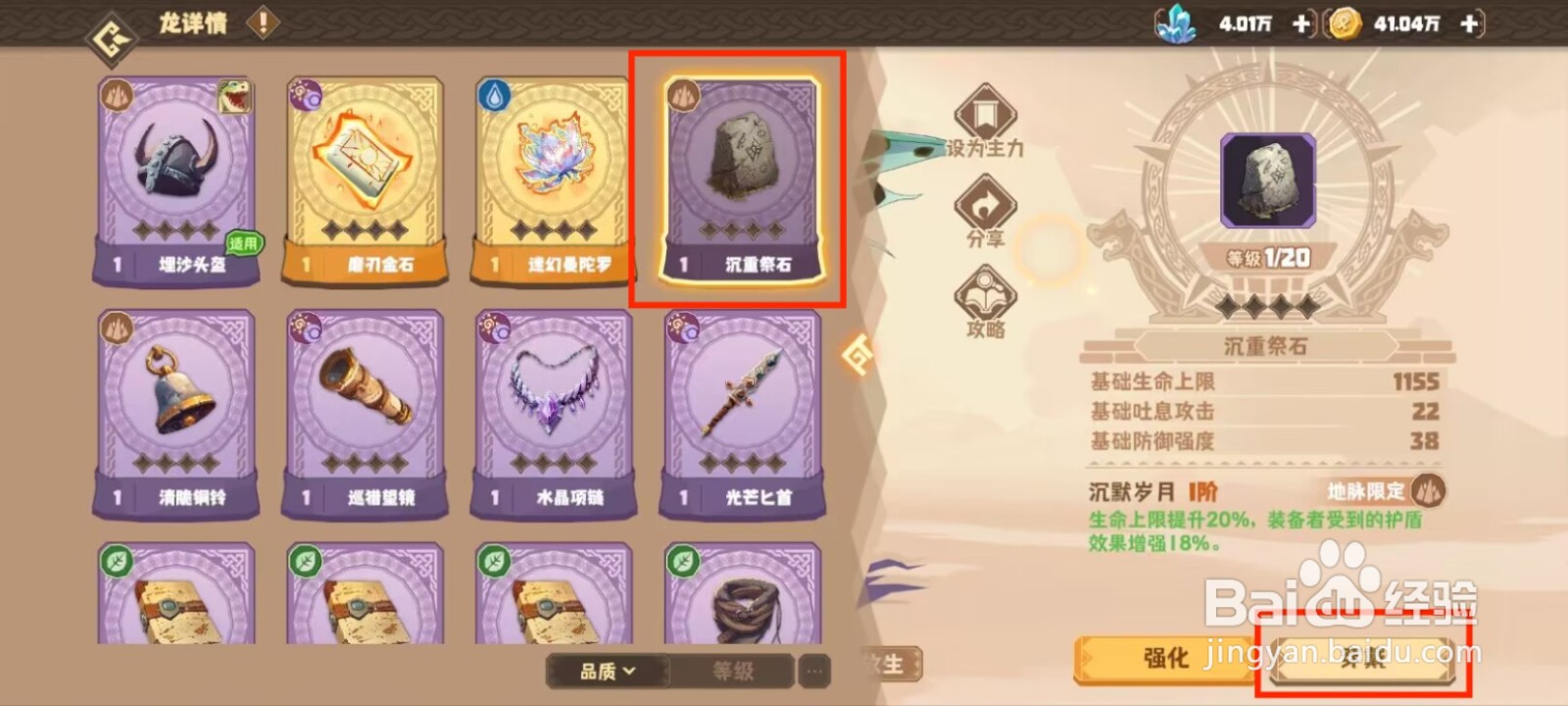Expand the ... extra filter options

(812, 672)
